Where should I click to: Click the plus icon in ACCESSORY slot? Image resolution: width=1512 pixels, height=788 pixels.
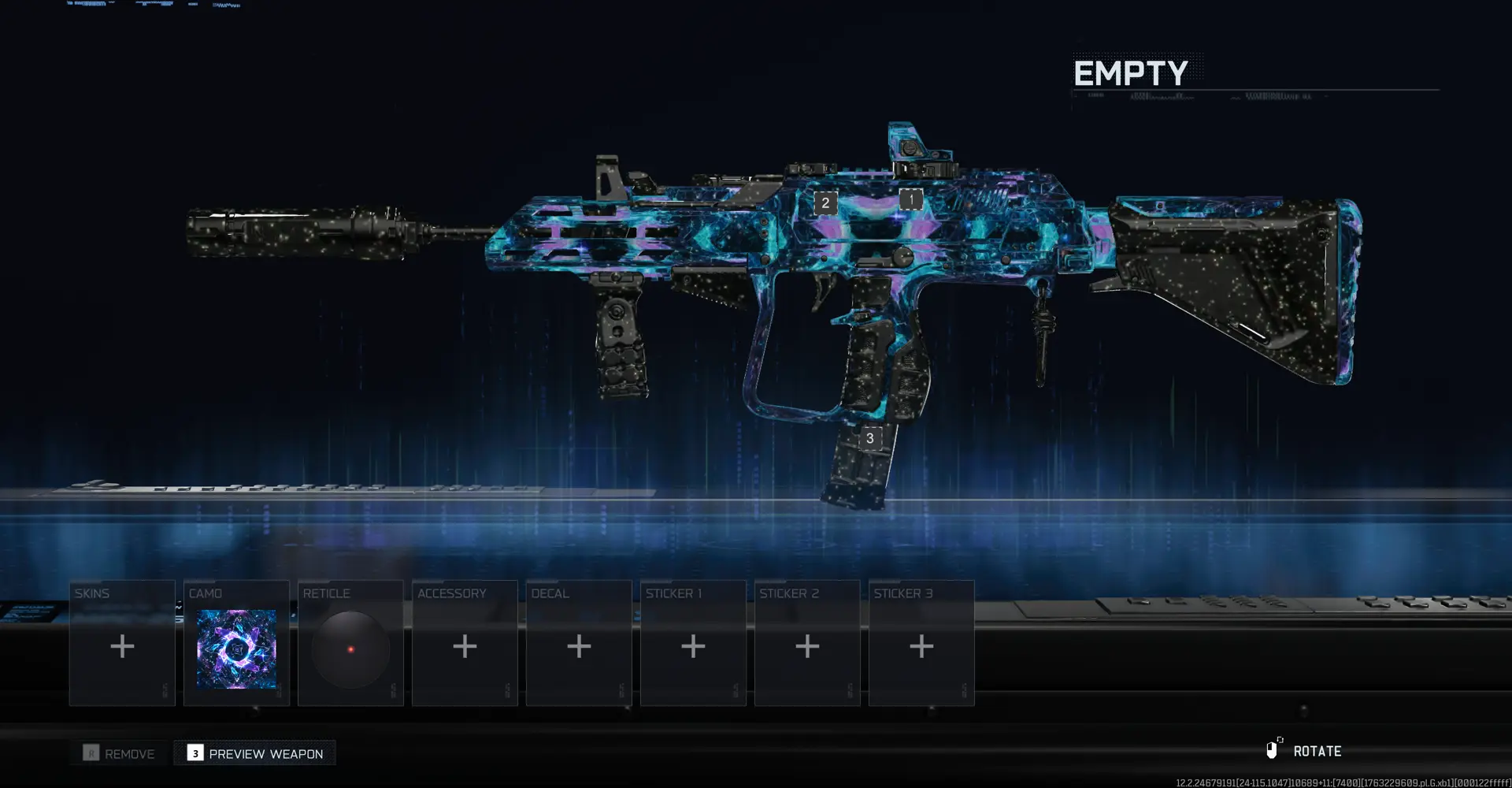pos(465,646)
